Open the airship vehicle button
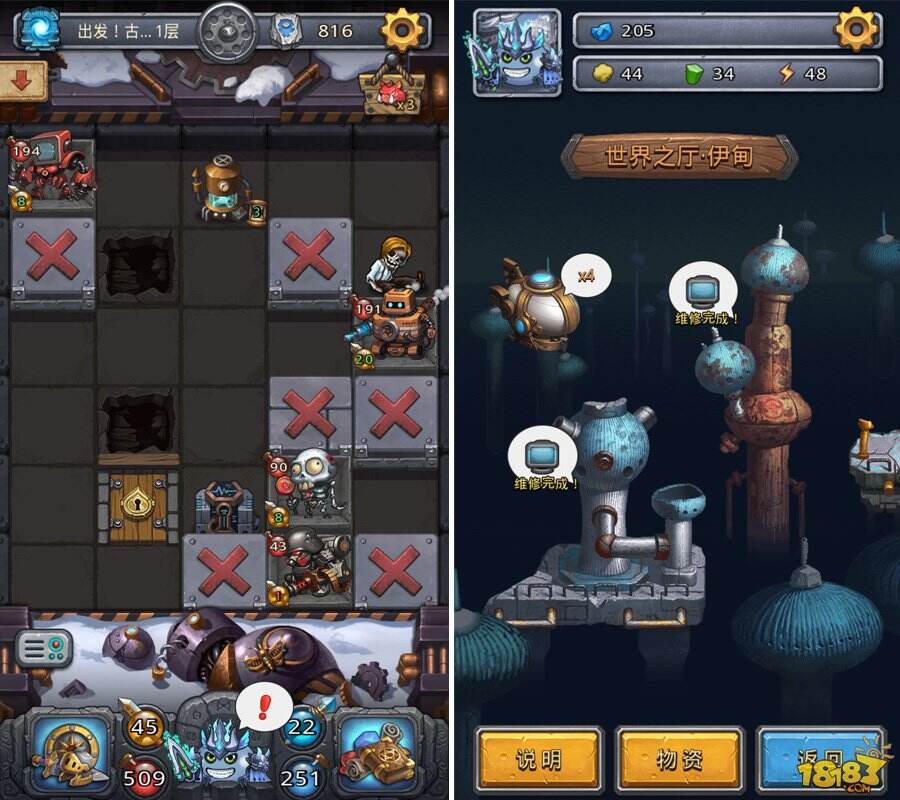Image resolution: width=900 pixels, height=800 pixels. click(x=378, y=750)
